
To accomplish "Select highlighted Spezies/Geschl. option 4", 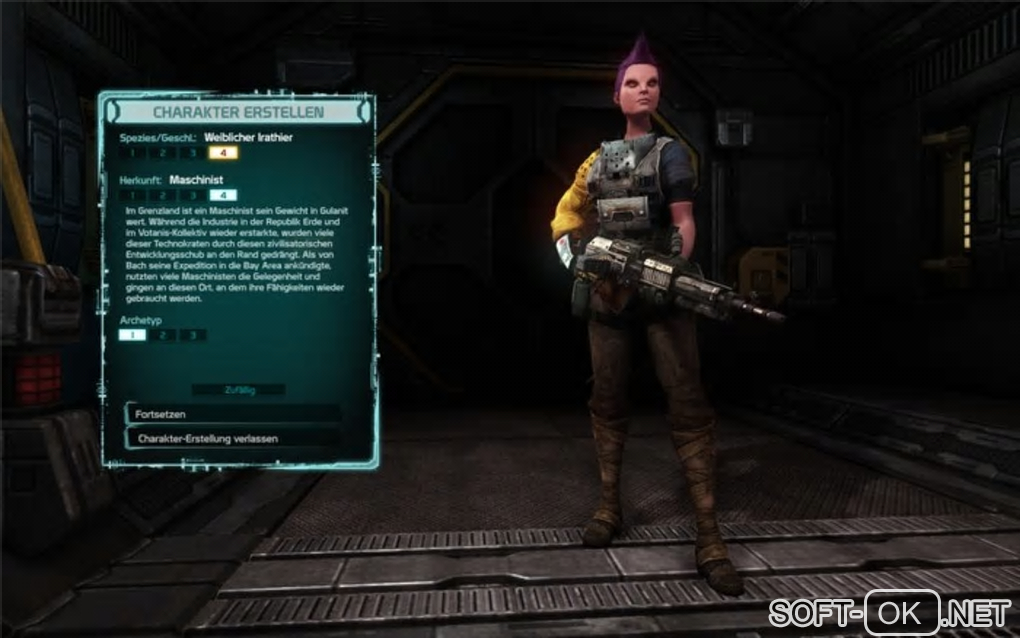I will point(222,153).
